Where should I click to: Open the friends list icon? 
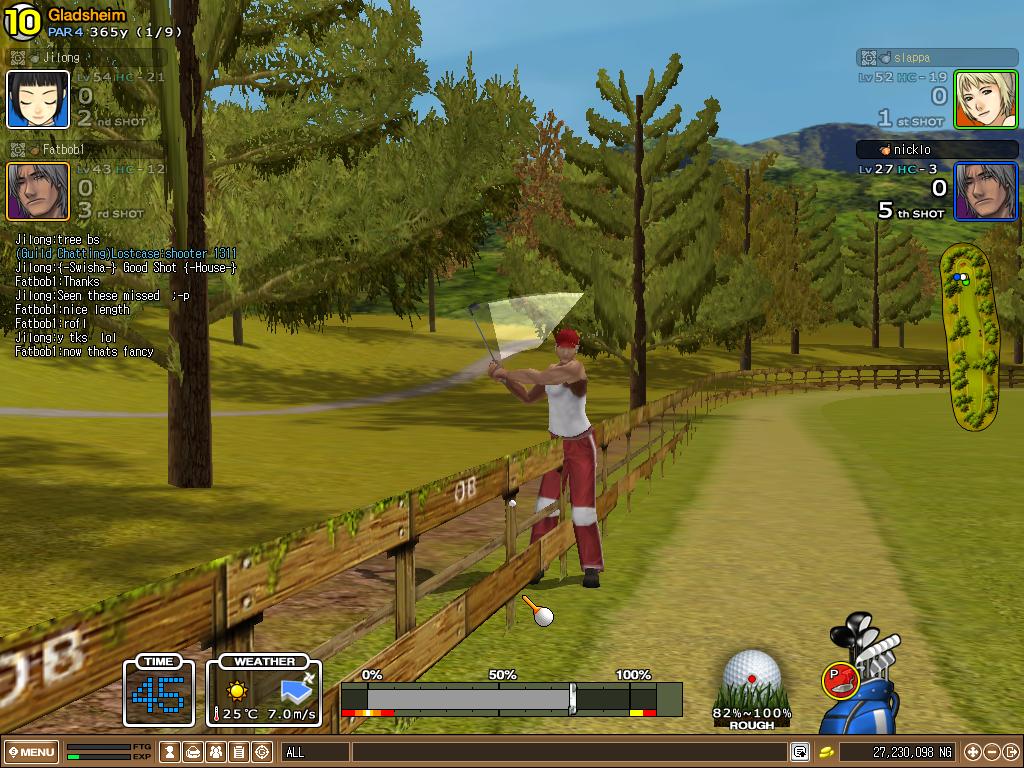(x=217, y=752)
